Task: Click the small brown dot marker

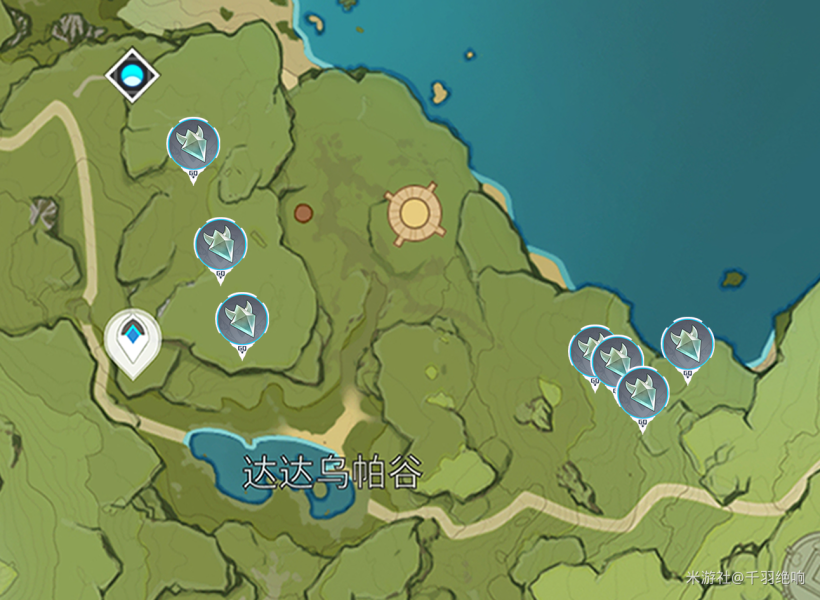Action: (x=303, y=213)
